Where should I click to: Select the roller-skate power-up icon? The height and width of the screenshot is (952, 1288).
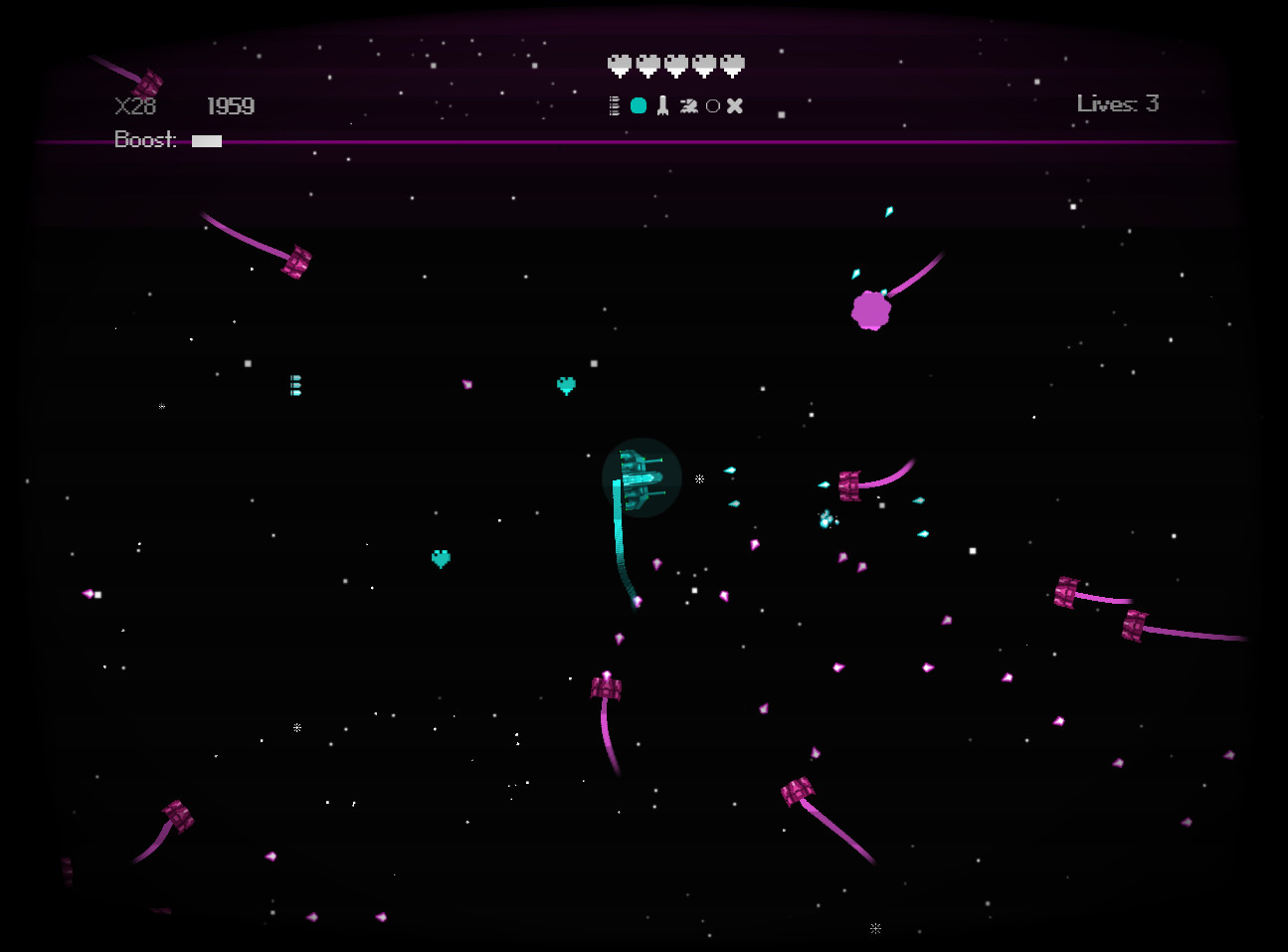point(689,104)
